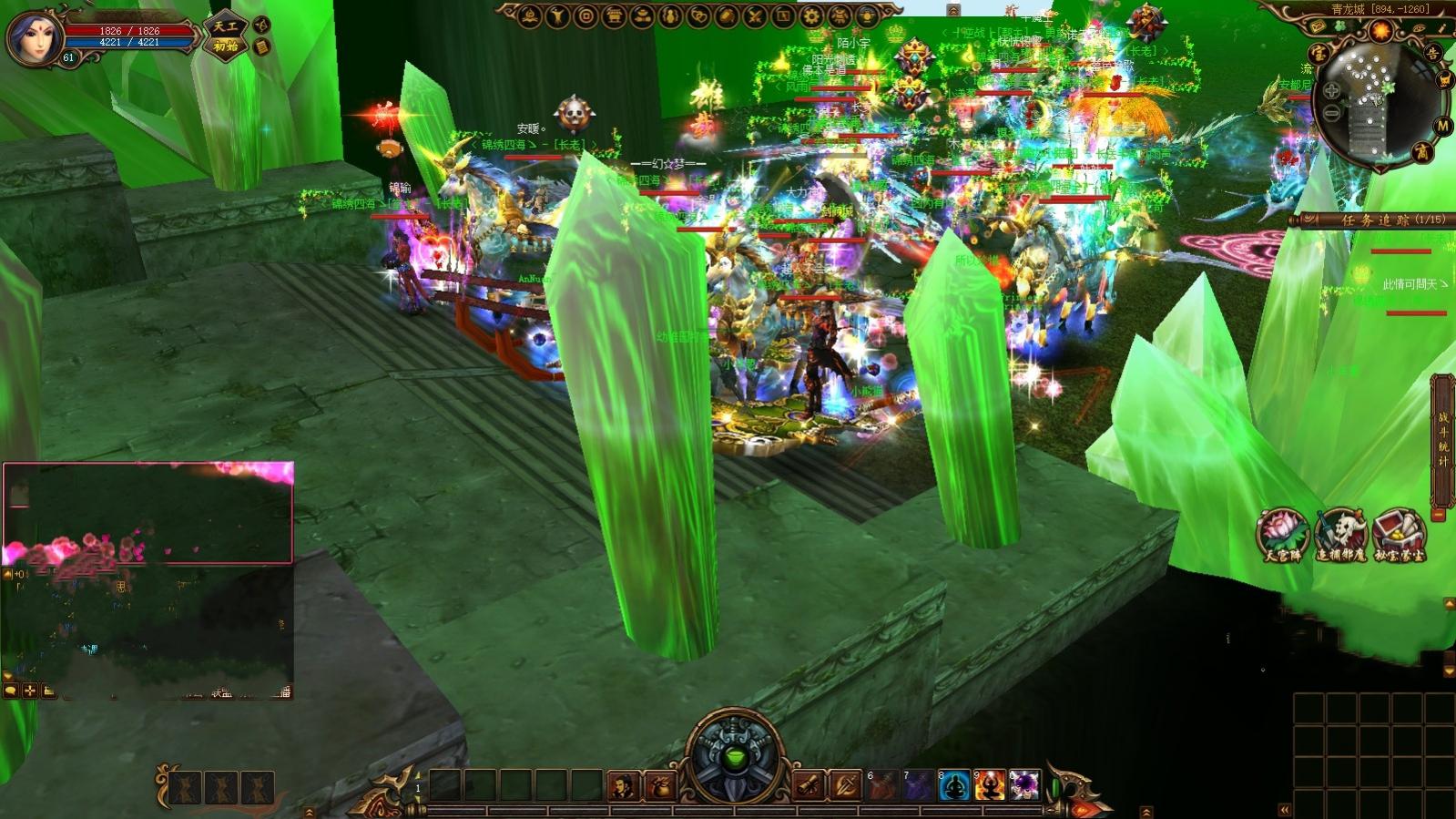The height and width of the screenshot is (819, 1456).
Task: Open the scroll icon on the hotbar
Action: 809,785
